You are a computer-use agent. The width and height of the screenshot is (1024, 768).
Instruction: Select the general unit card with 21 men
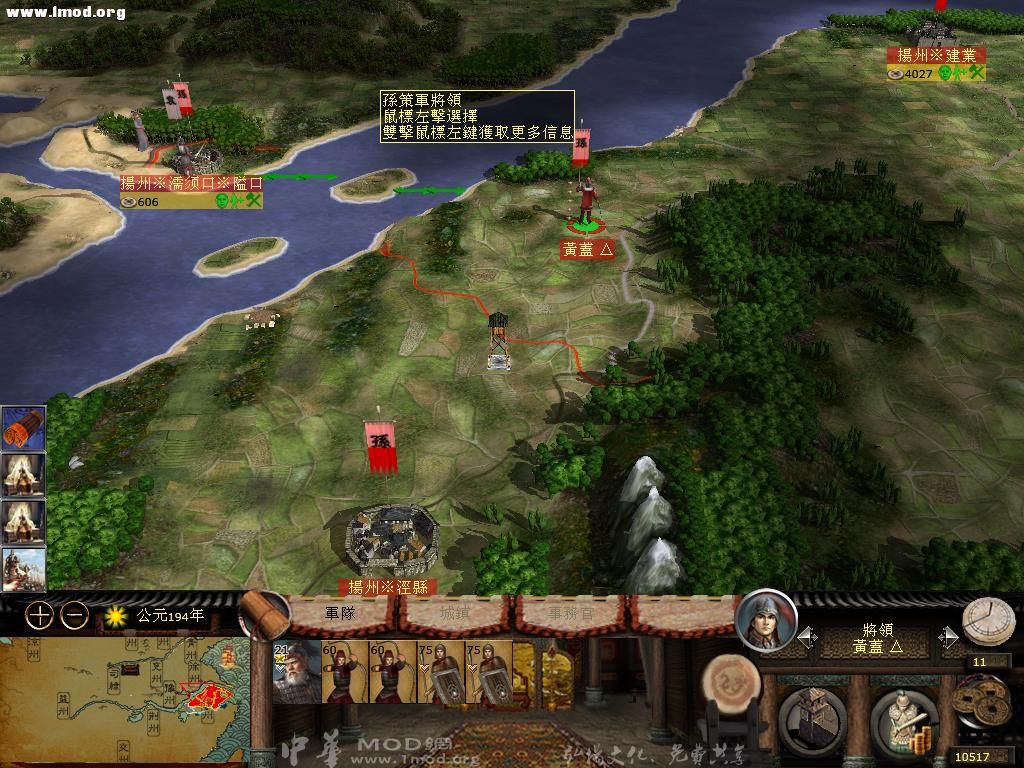[296, 673]
